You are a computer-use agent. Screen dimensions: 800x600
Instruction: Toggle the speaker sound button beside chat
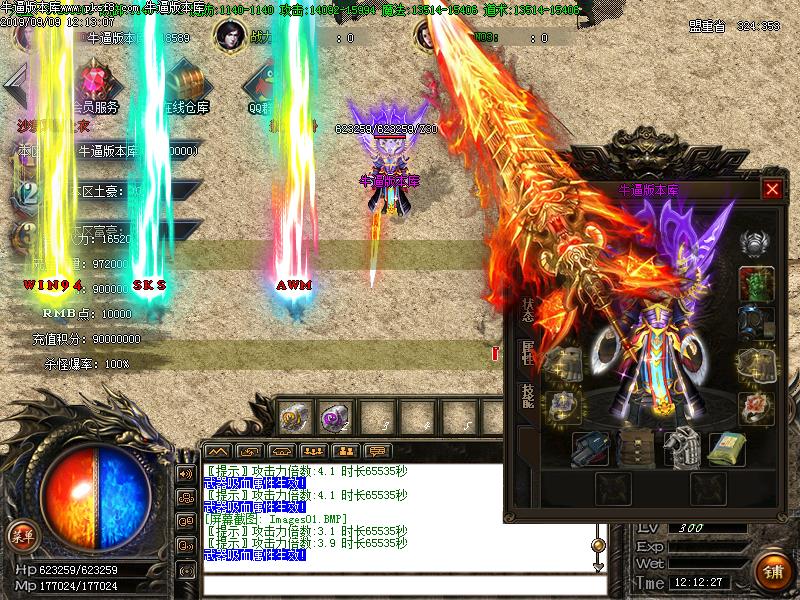click(x=185, y=473)
